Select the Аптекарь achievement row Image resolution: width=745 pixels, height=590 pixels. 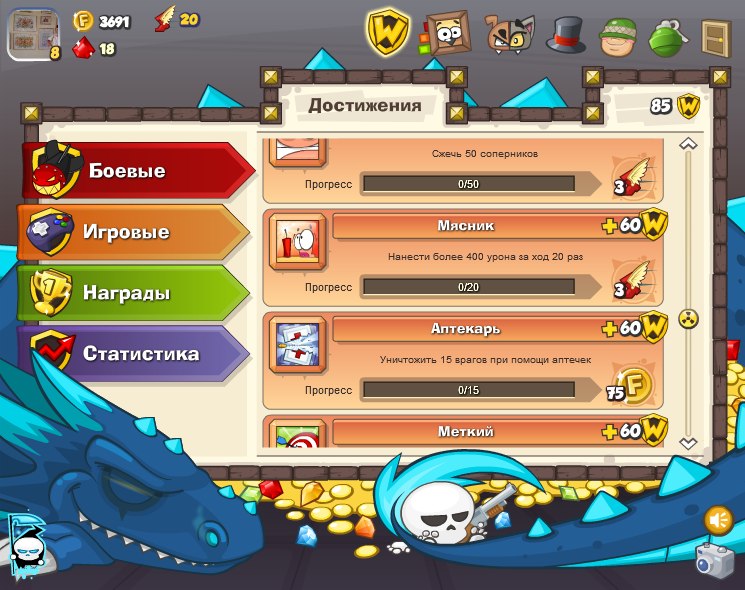tap(463, 361)
